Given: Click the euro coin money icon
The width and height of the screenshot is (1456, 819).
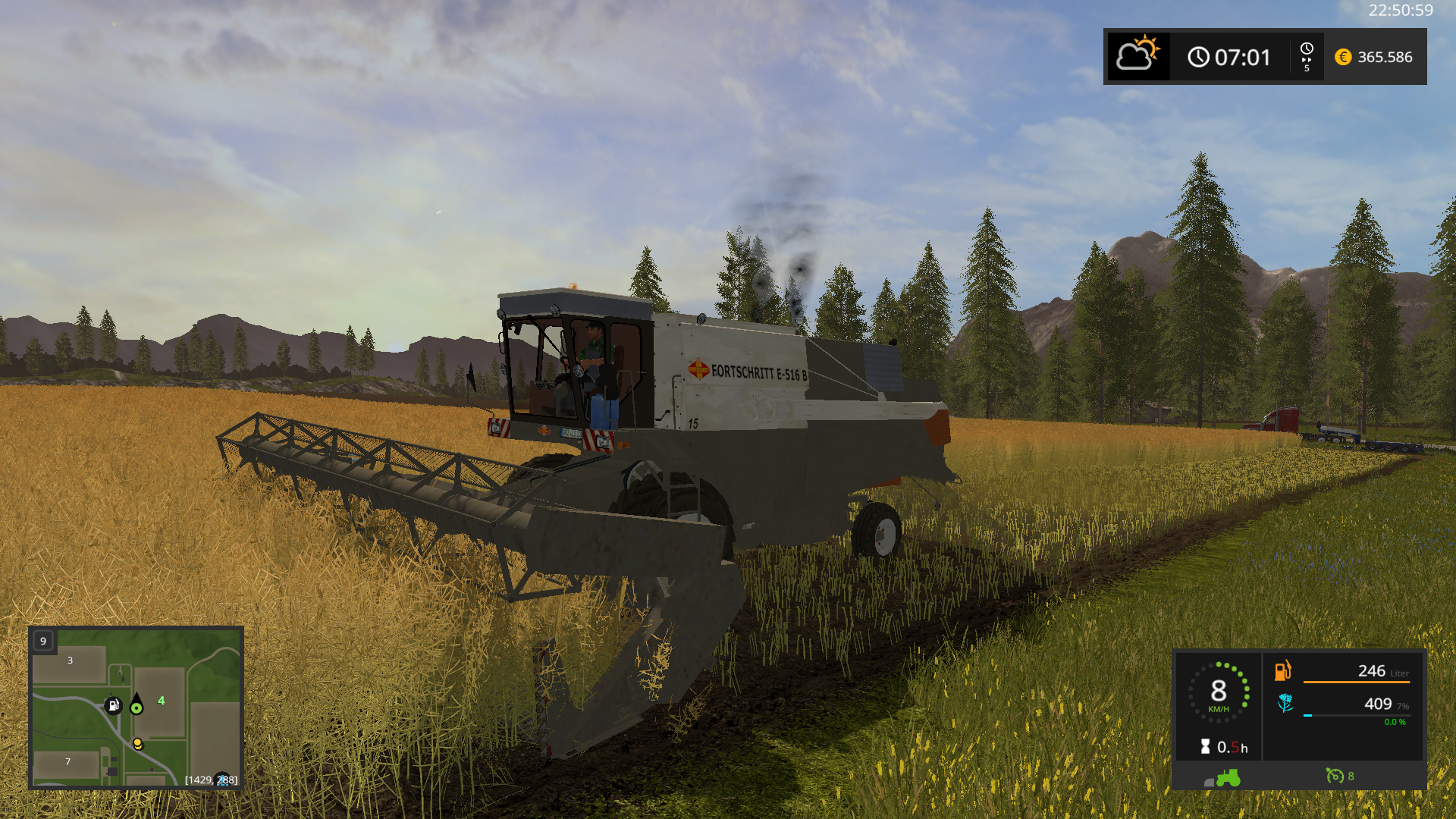Looking at the screenshot, I should click(x=1343, y=57).
